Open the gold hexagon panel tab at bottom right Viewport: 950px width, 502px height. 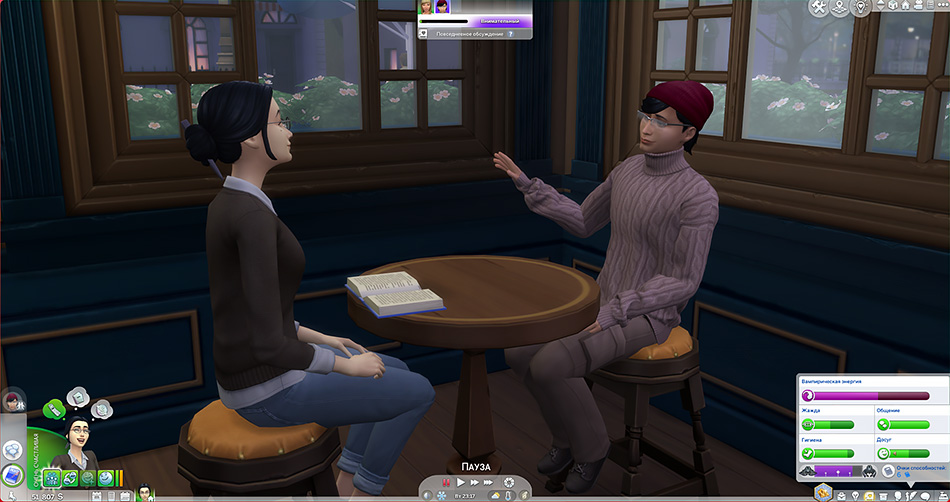point(823,493)
